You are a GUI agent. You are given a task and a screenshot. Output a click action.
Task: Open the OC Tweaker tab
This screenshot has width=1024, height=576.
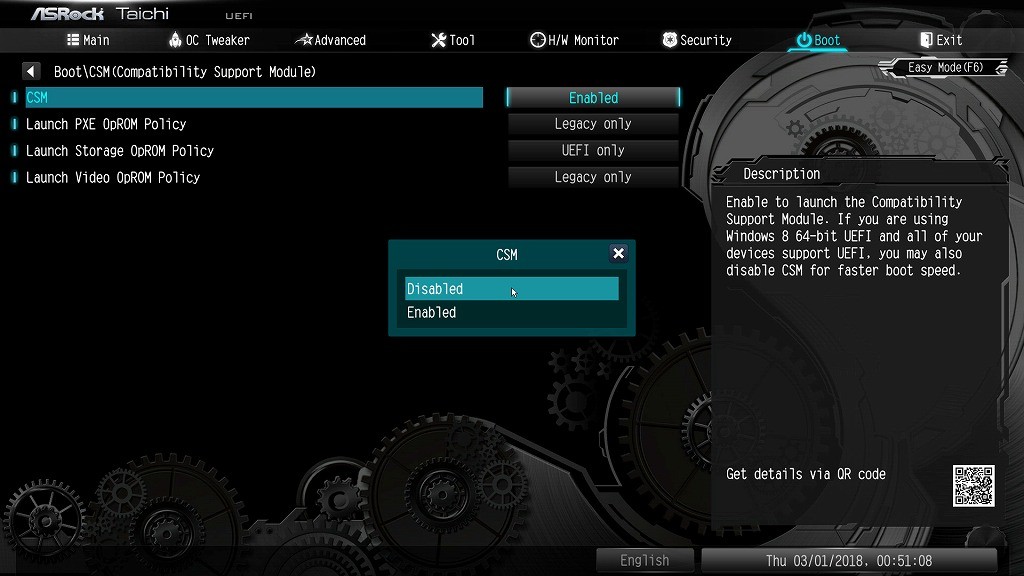click(x=209, y=40)
